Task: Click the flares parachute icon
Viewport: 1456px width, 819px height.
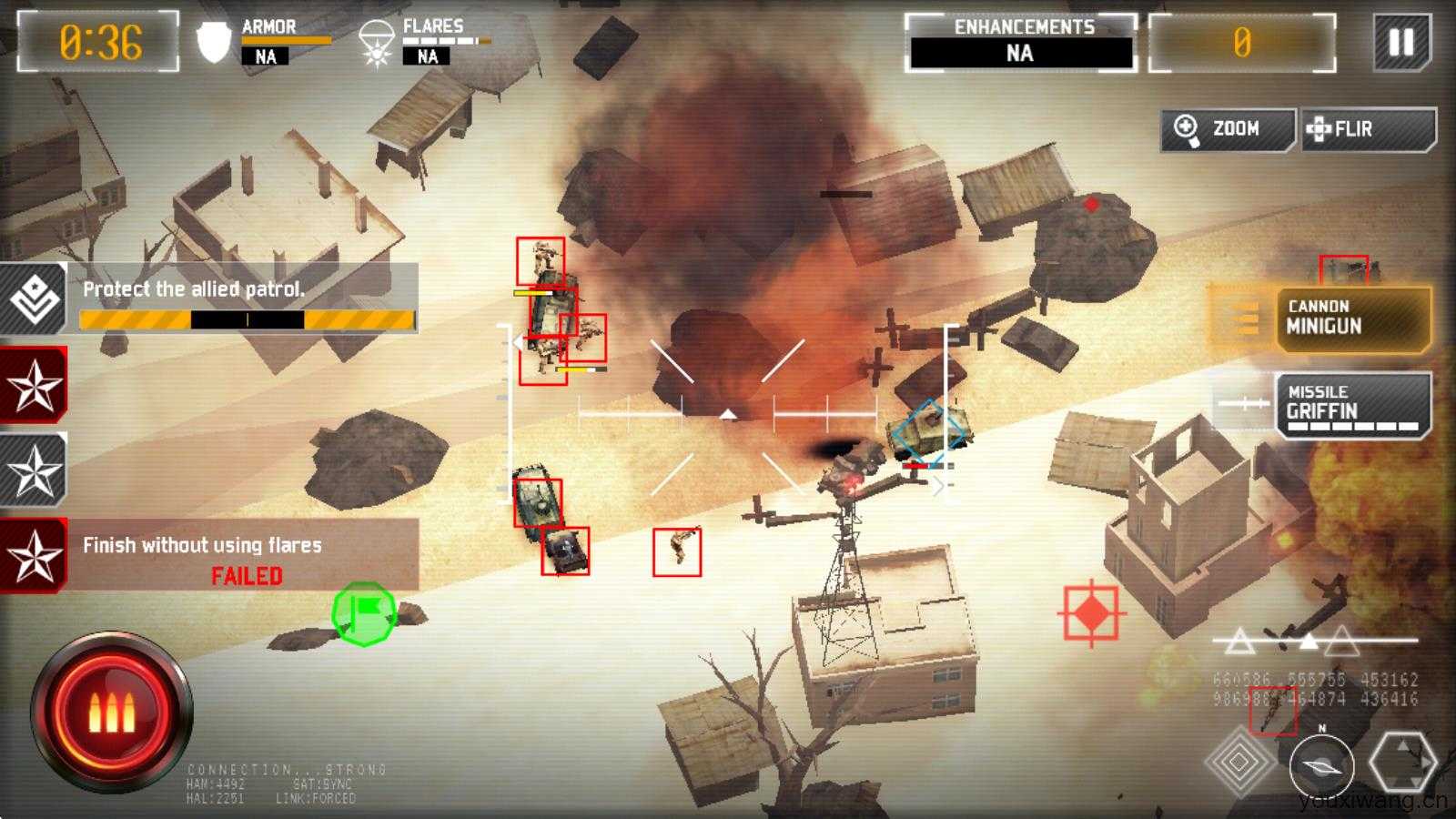Action: pos(379,41)
